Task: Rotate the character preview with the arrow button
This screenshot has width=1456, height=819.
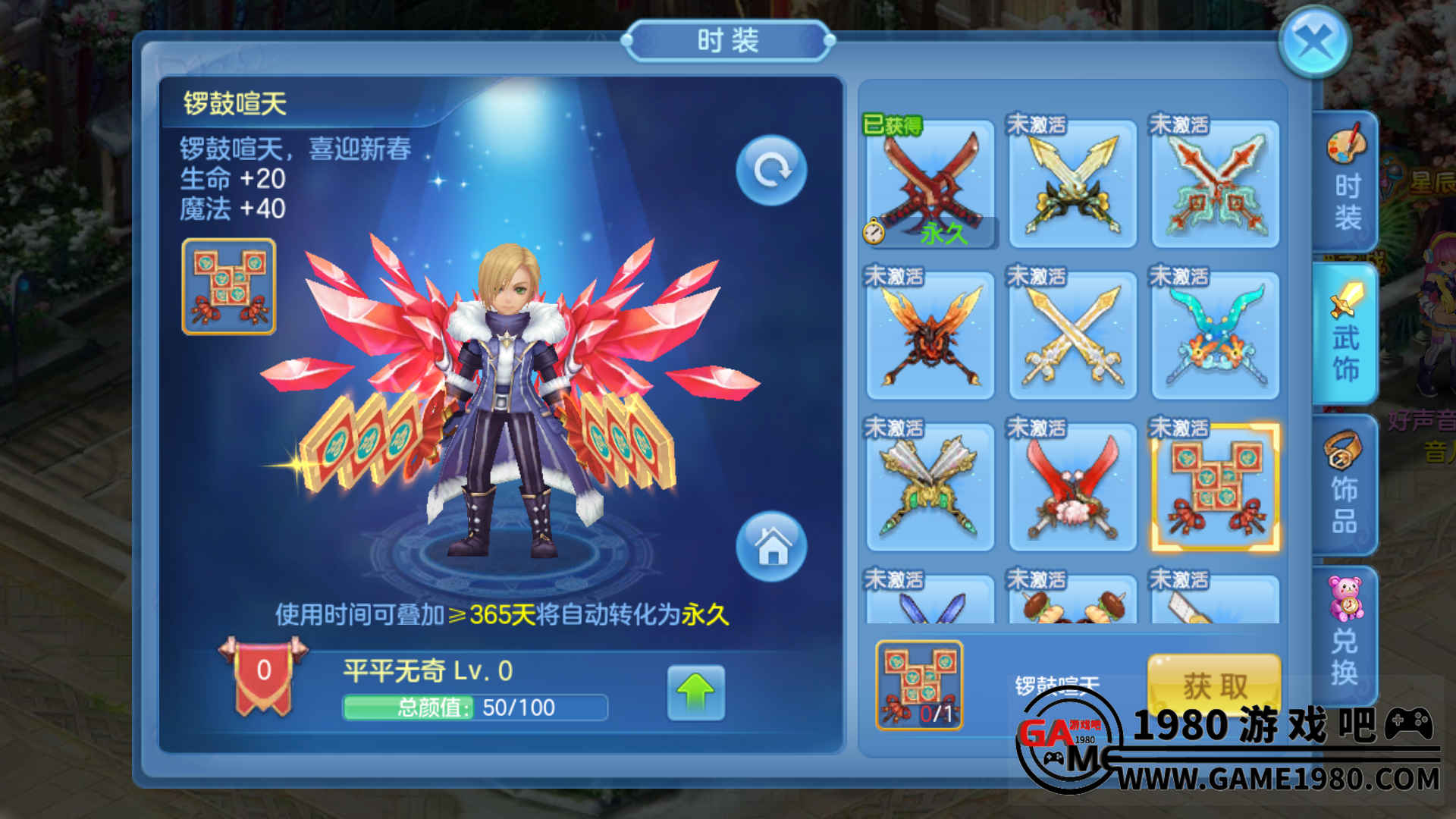Action: pos(771,171)
